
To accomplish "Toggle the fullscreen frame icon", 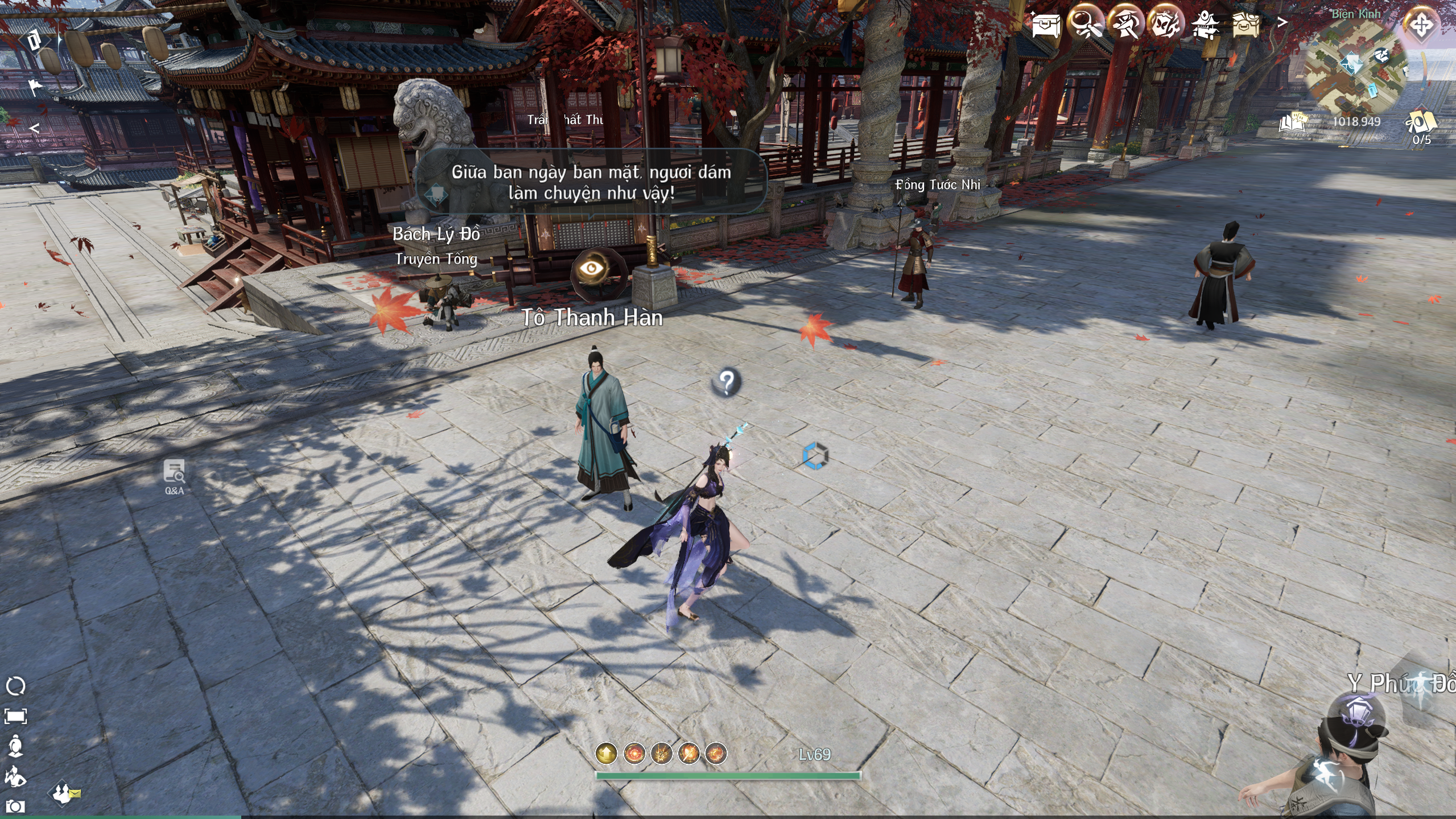I will (x=15, y=716).
